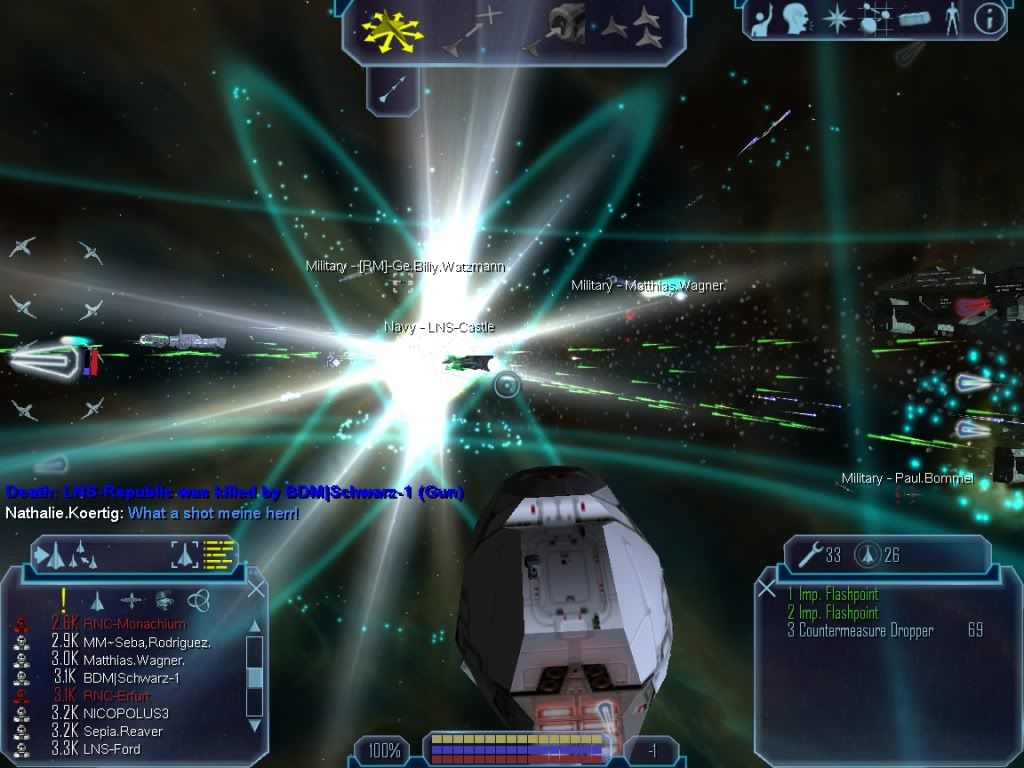This screenshot has height=768, width=1024.
Task: Close the weapons list panel
Action: pyautogui.click(x=767, y=589)
